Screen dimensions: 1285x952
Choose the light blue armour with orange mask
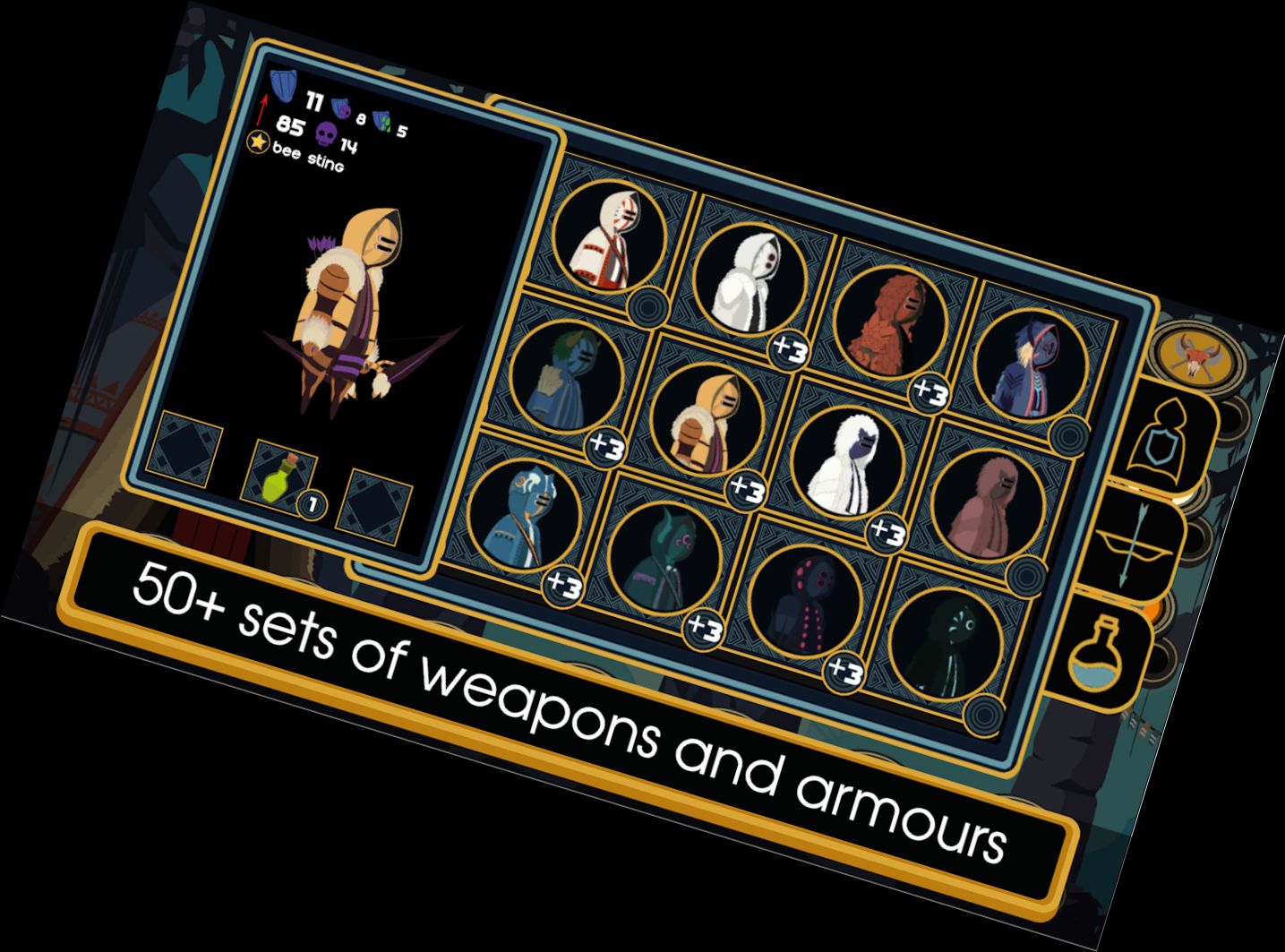click(524, 517)
